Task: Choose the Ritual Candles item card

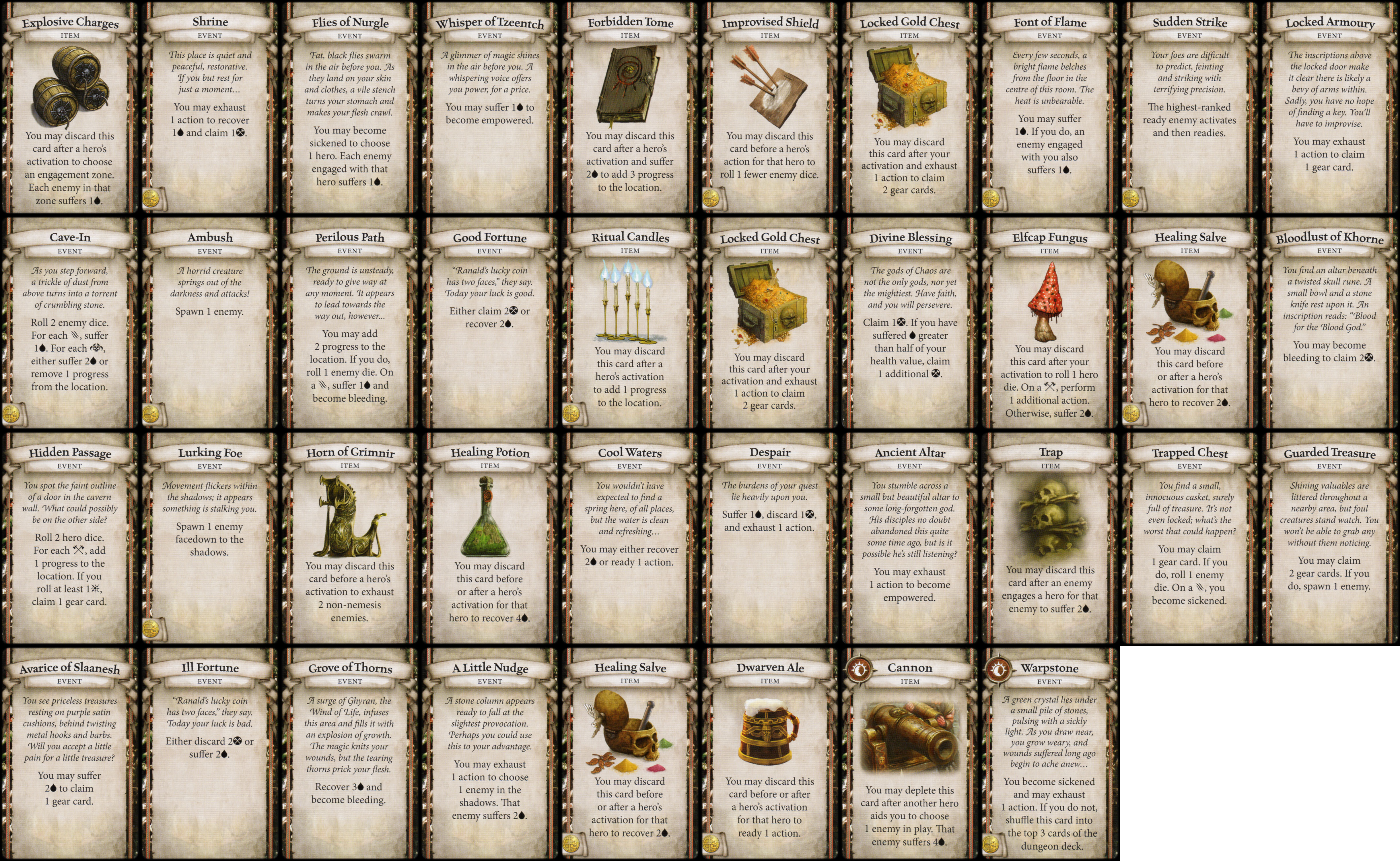Action: click(x=630, y=323)
